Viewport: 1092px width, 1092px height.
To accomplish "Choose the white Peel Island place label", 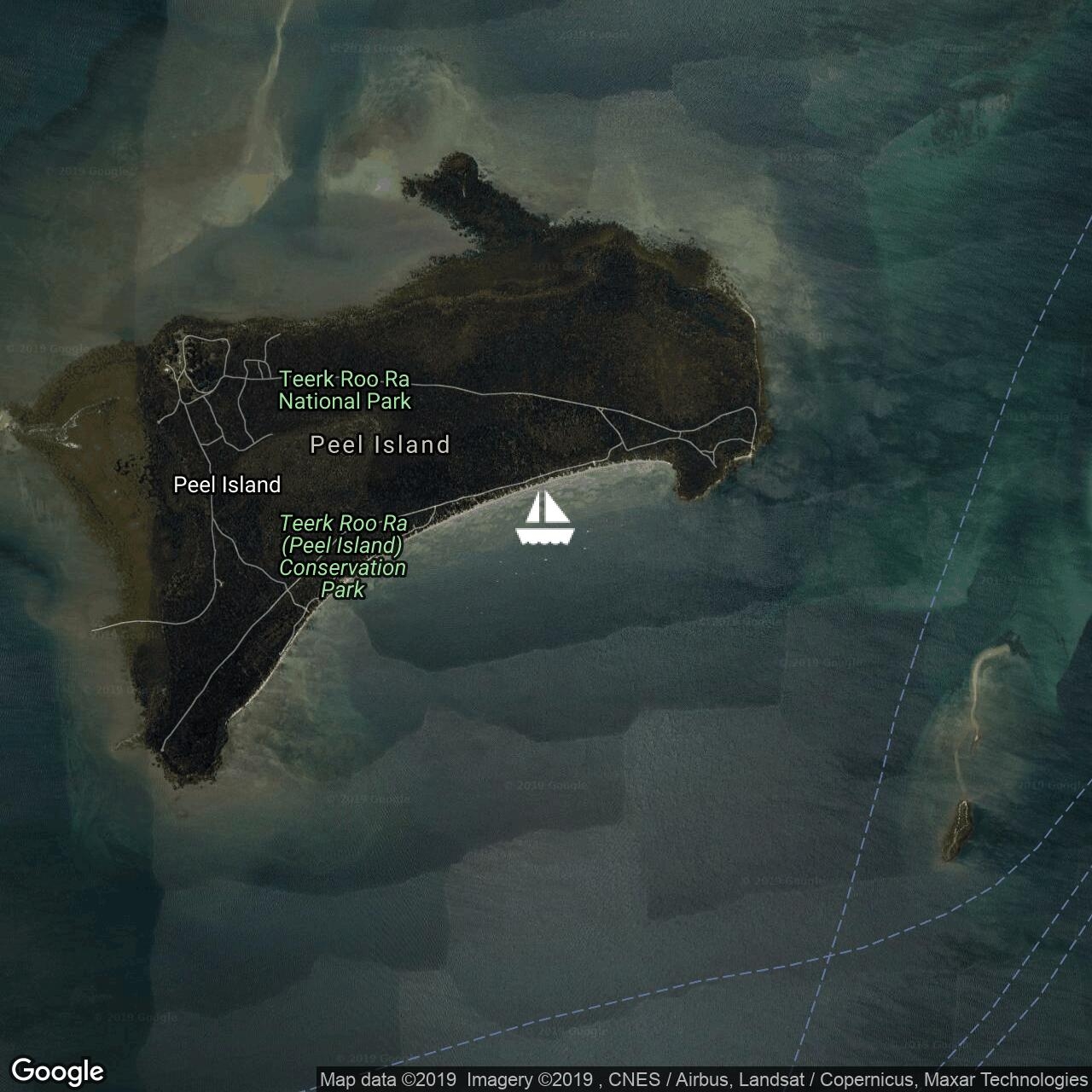I will [227, 485].
